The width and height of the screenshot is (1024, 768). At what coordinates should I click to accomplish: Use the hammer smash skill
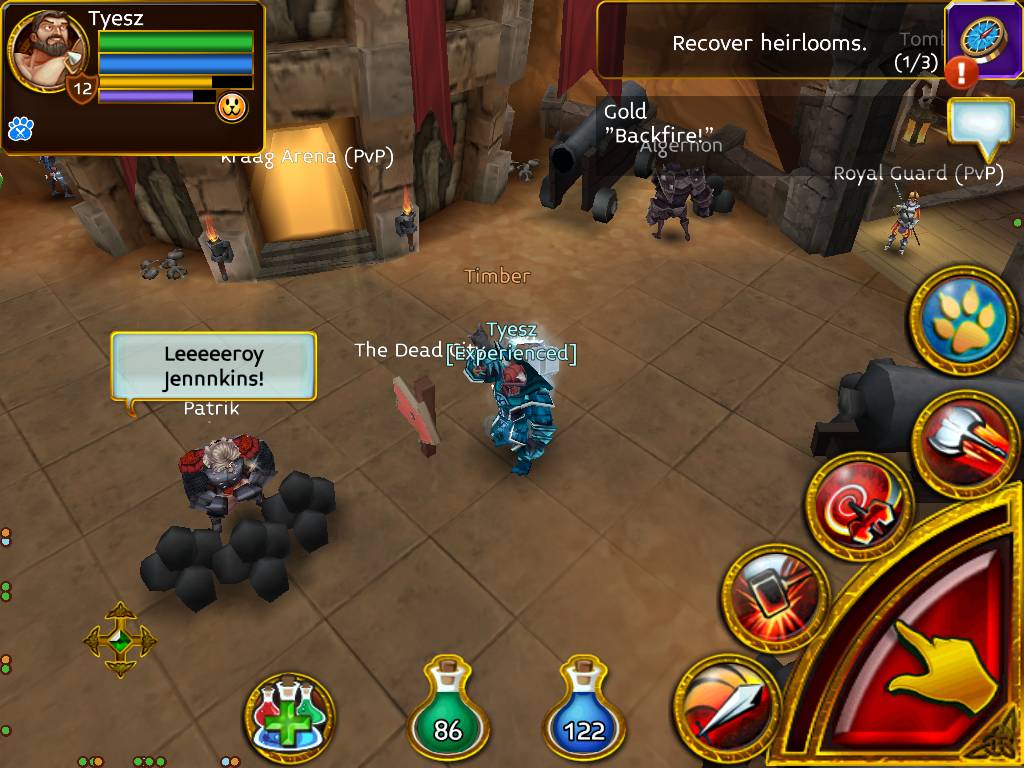pos(774,597)
